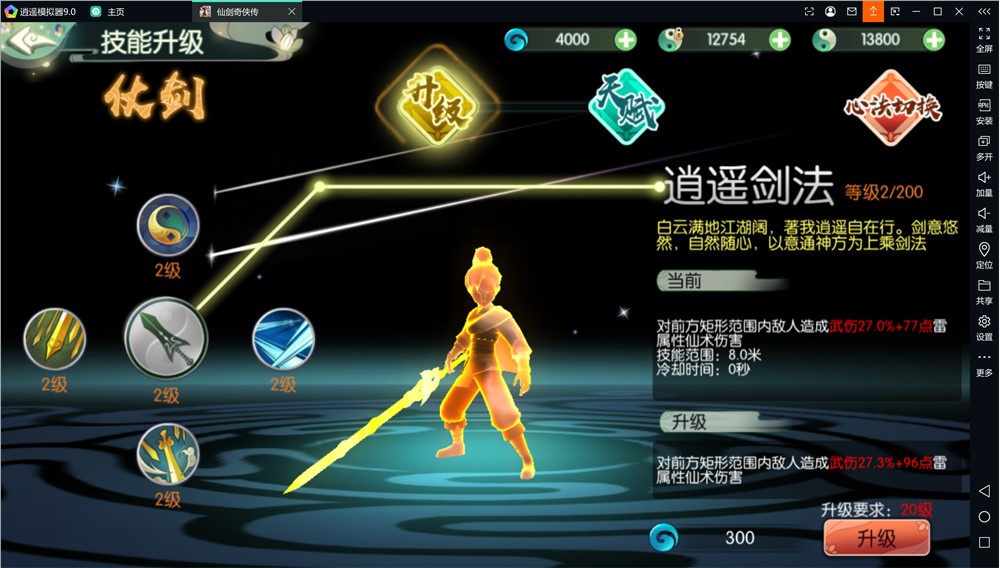Select the falling swords skill icon

(168, 453)
